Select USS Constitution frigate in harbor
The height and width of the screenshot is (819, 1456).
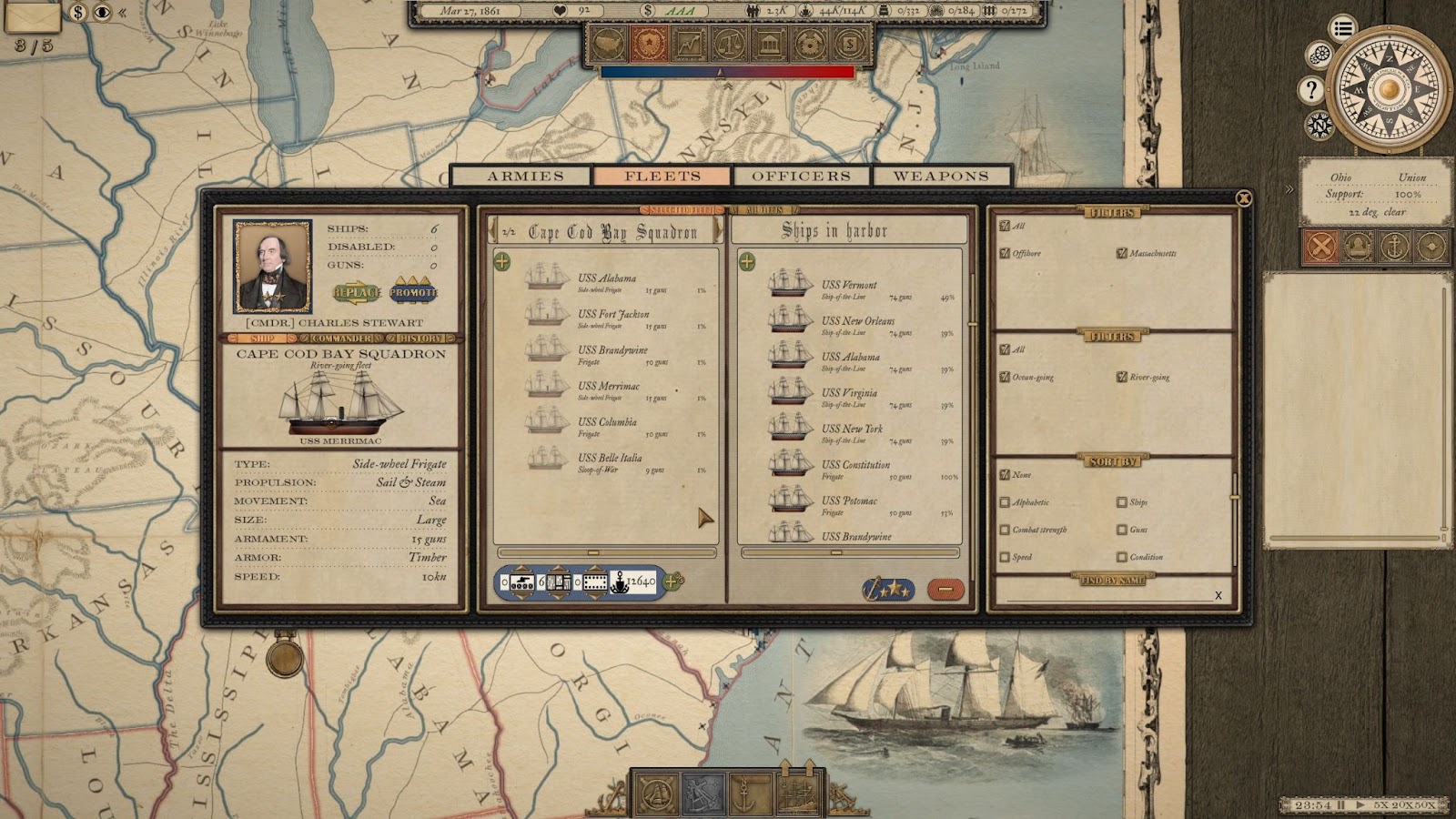(854, 465)
